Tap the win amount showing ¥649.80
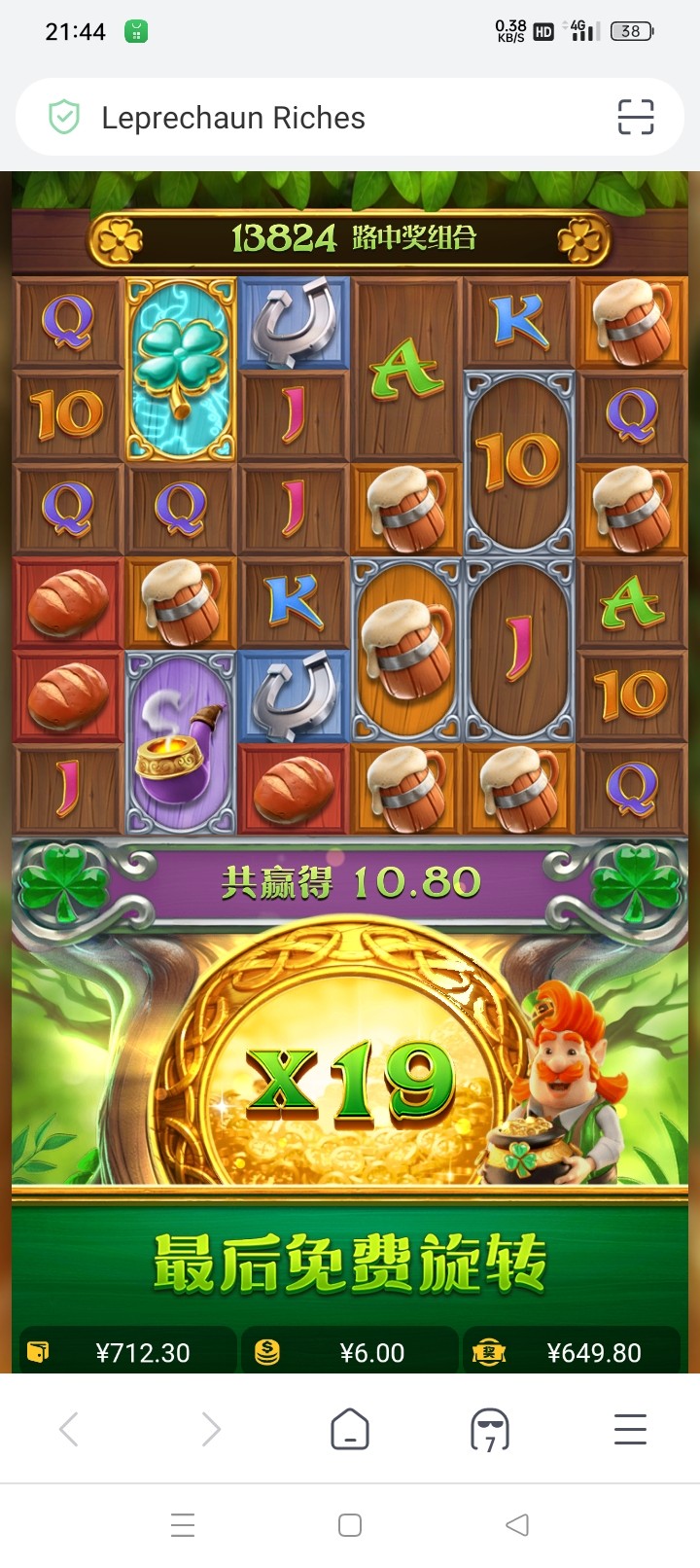Screen dimensions: 700x1568 click(x=574, y=1352)
